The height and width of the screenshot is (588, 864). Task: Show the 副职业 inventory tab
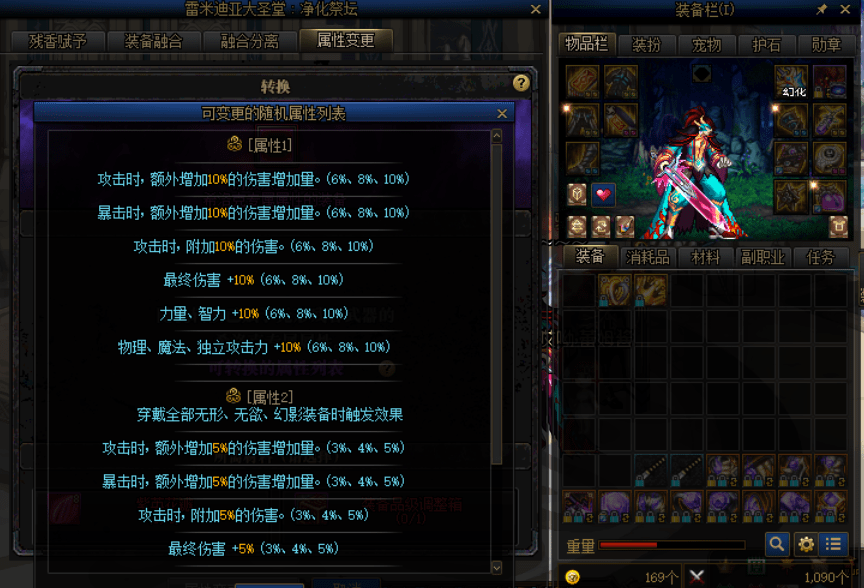(x=762, y=257)
